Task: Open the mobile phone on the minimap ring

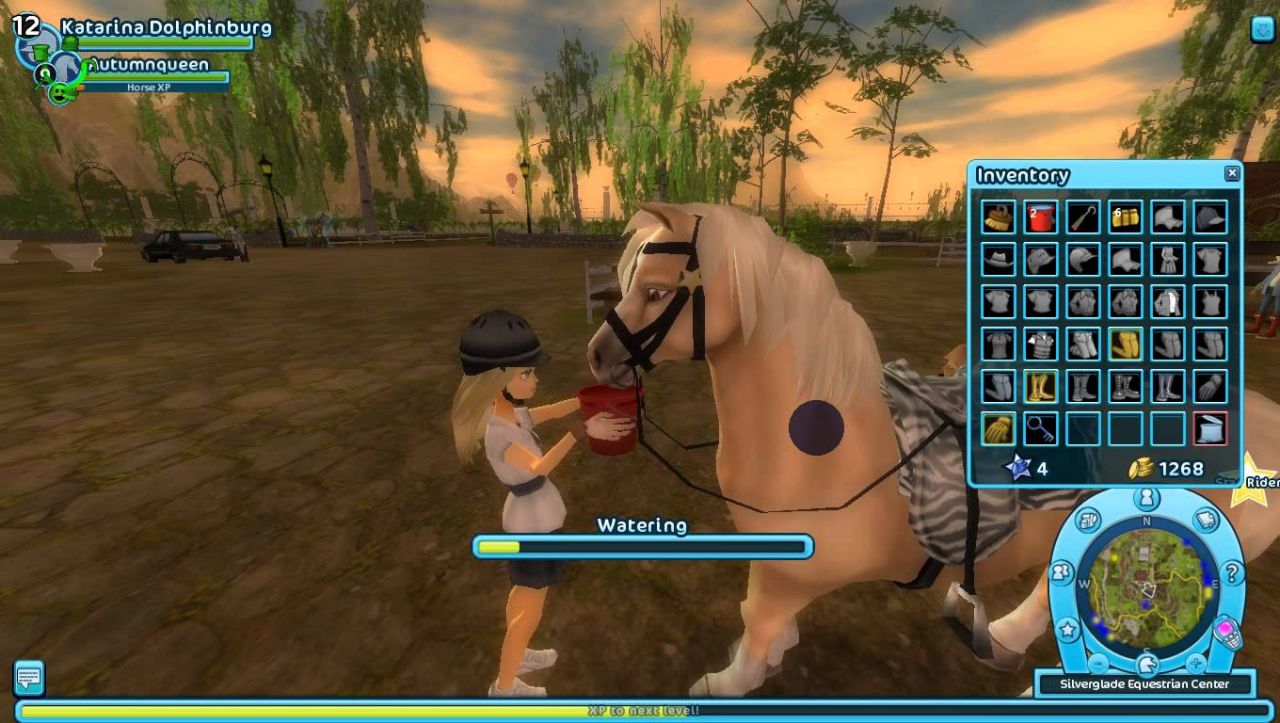Action: 1226,632
